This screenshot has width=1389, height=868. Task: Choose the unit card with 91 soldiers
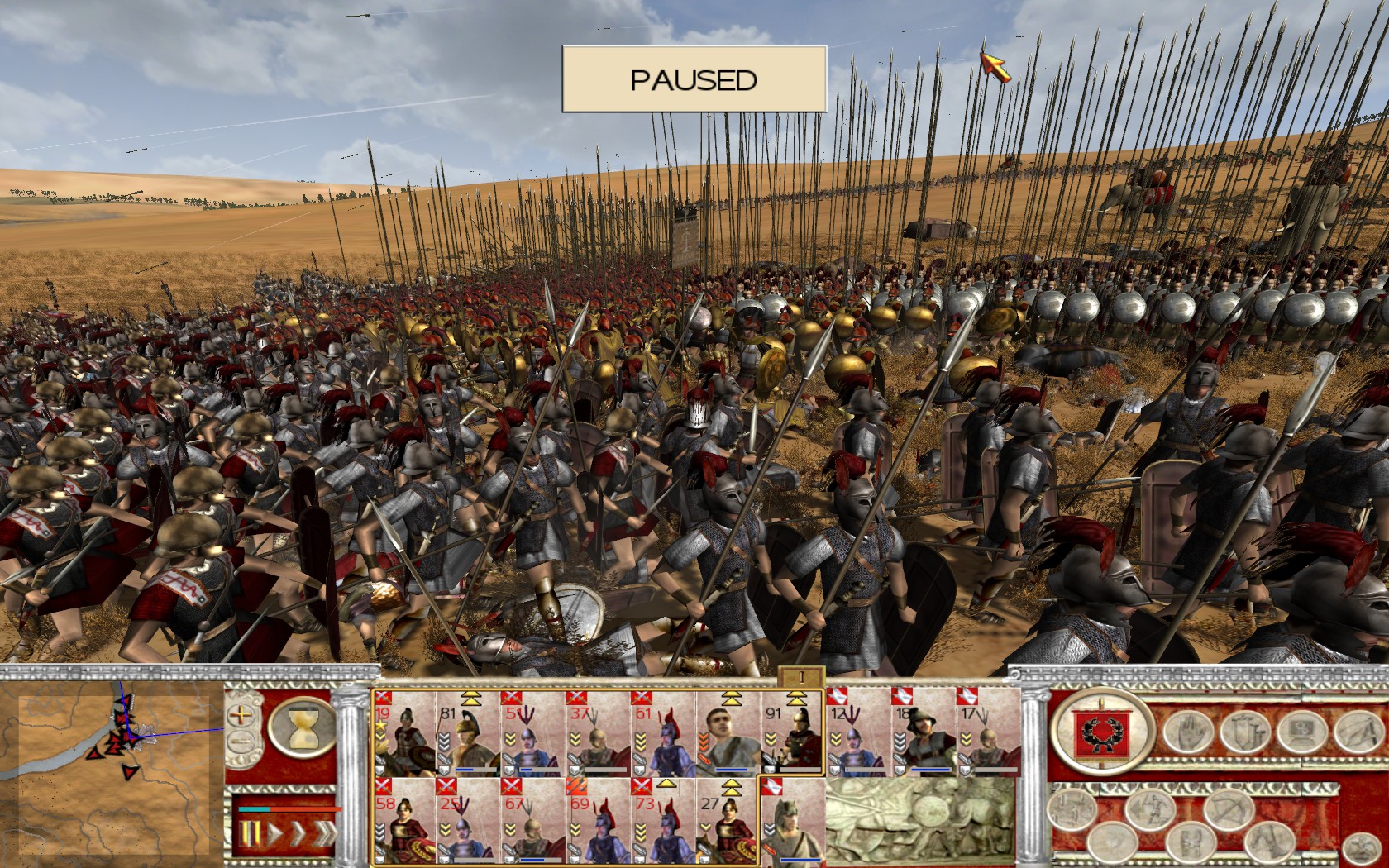(x=793, y=733)
